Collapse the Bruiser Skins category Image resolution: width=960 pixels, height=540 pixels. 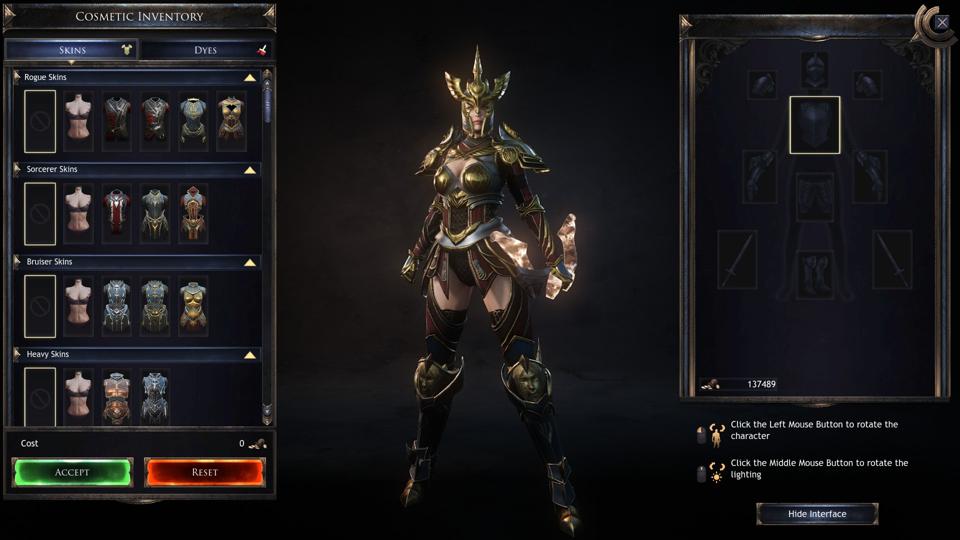click(249, 262)
